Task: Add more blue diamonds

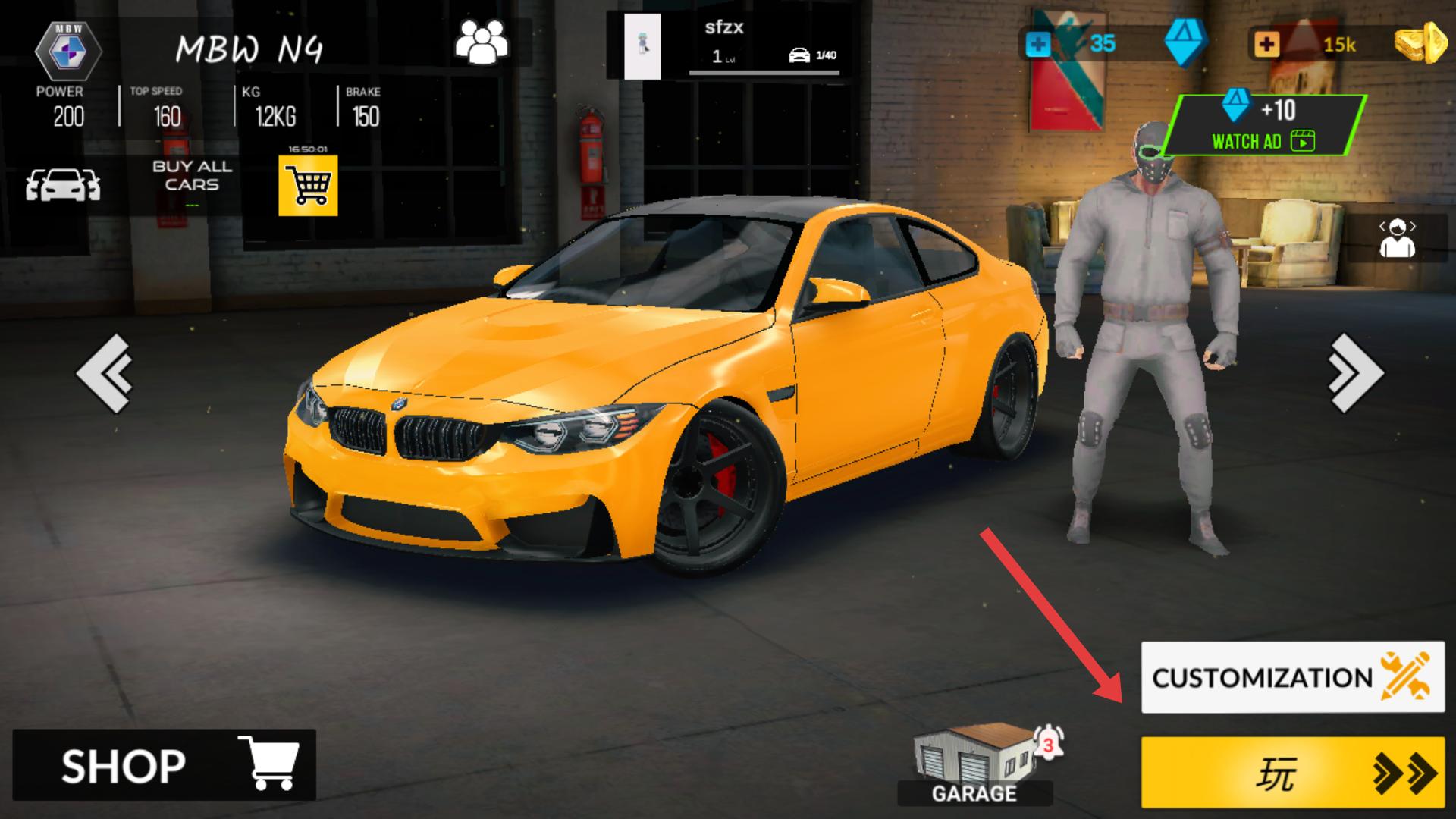Action: 1037,44
